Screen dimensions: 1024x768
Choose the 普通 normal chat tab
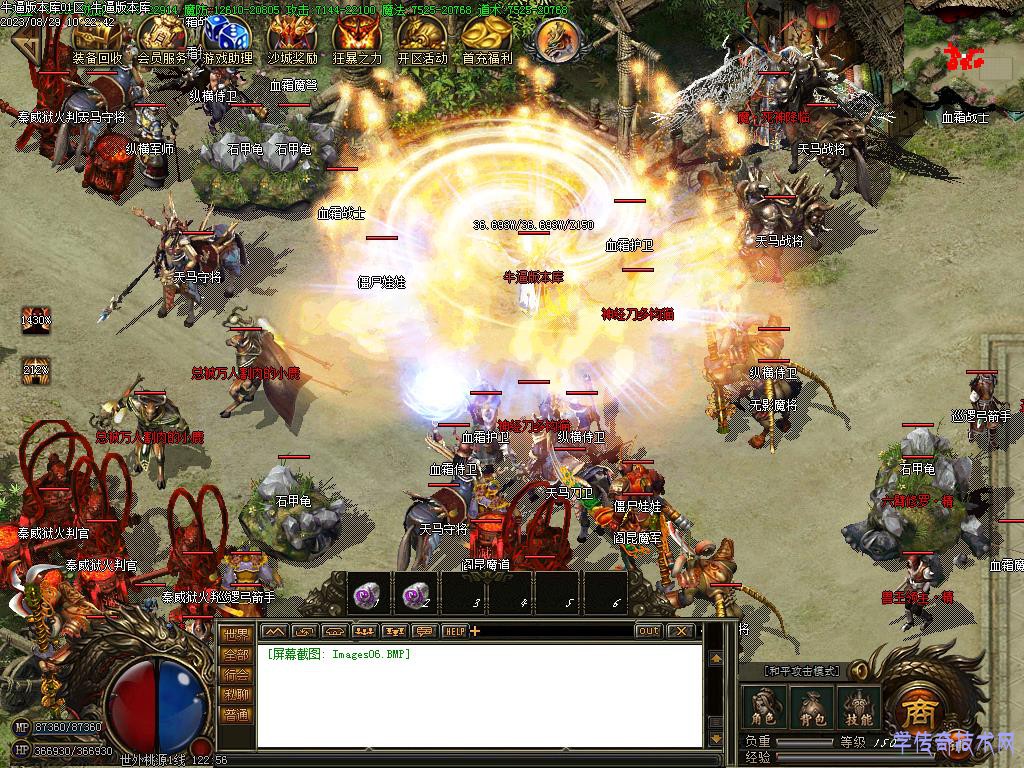point(236,715)
